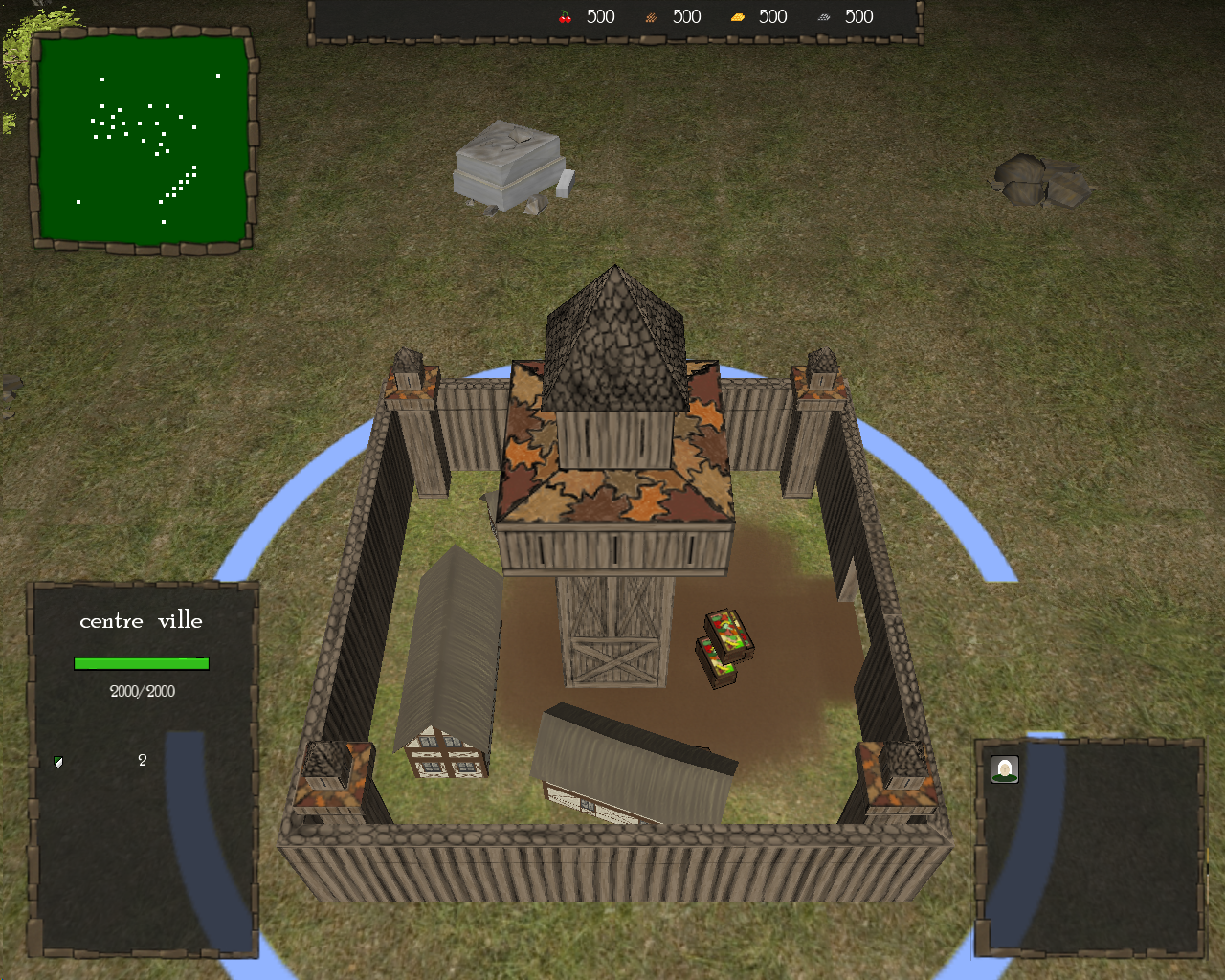Screen dimensions: 1225x980
Task: Click the green minimap to jump the view
Action: pyautogui.click(x=143, y=139)
